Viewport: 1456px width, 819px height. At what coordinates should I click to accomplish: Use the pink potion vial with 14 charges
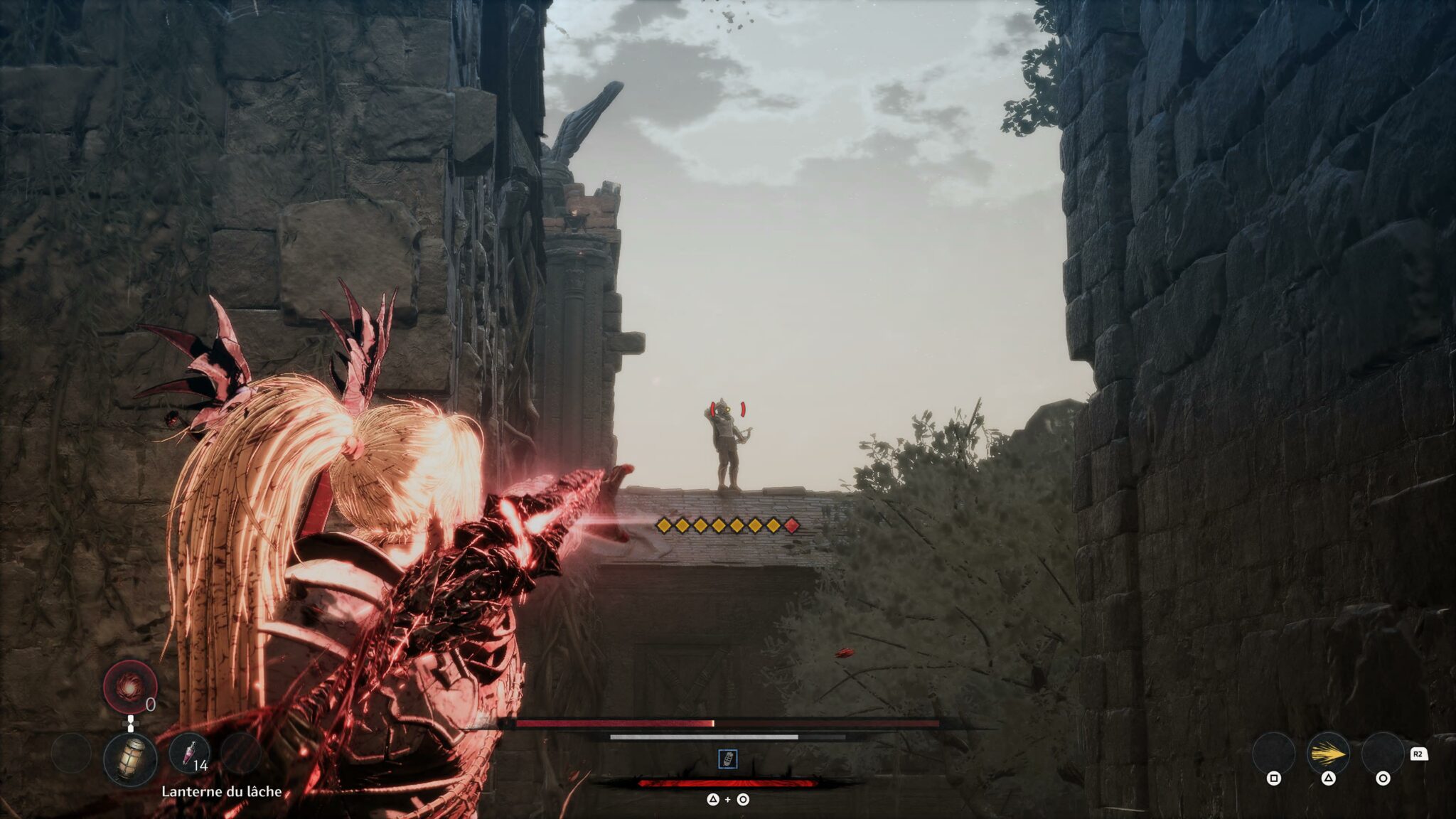coord(189,752)
